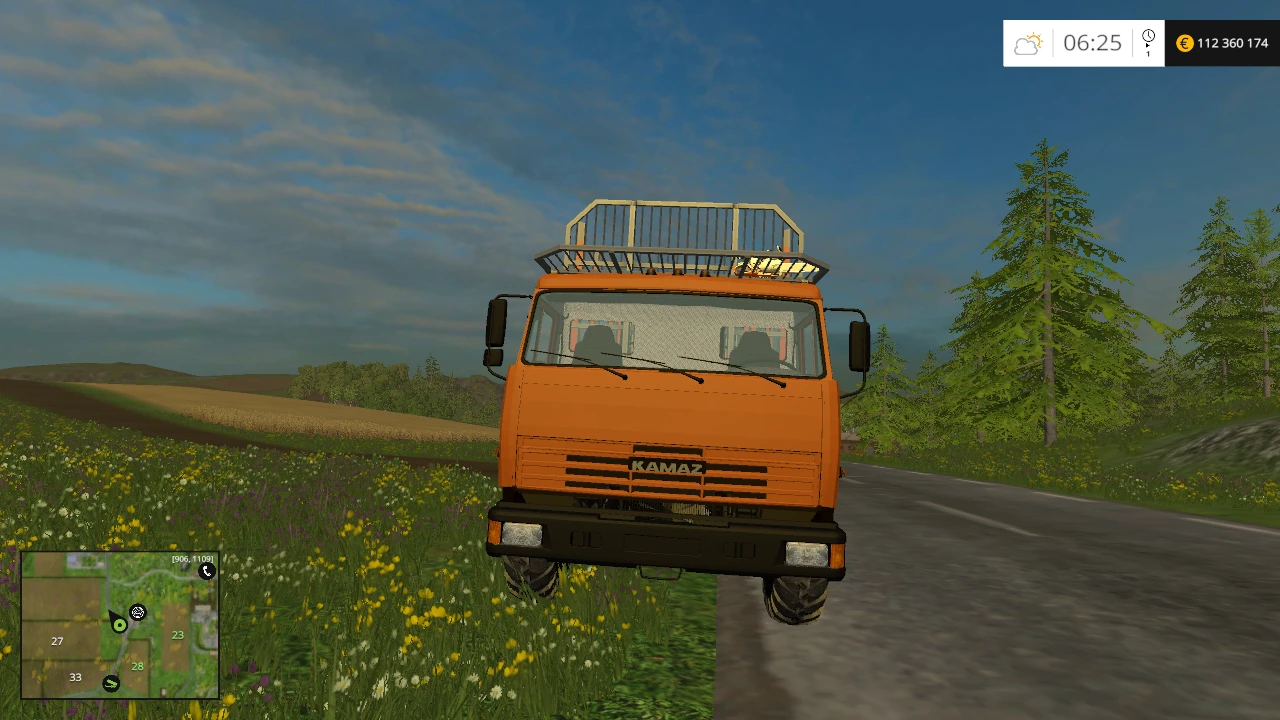Click field 33 label on the minimap
This screenshot has width=1280, height=720.
coord(75,677)
